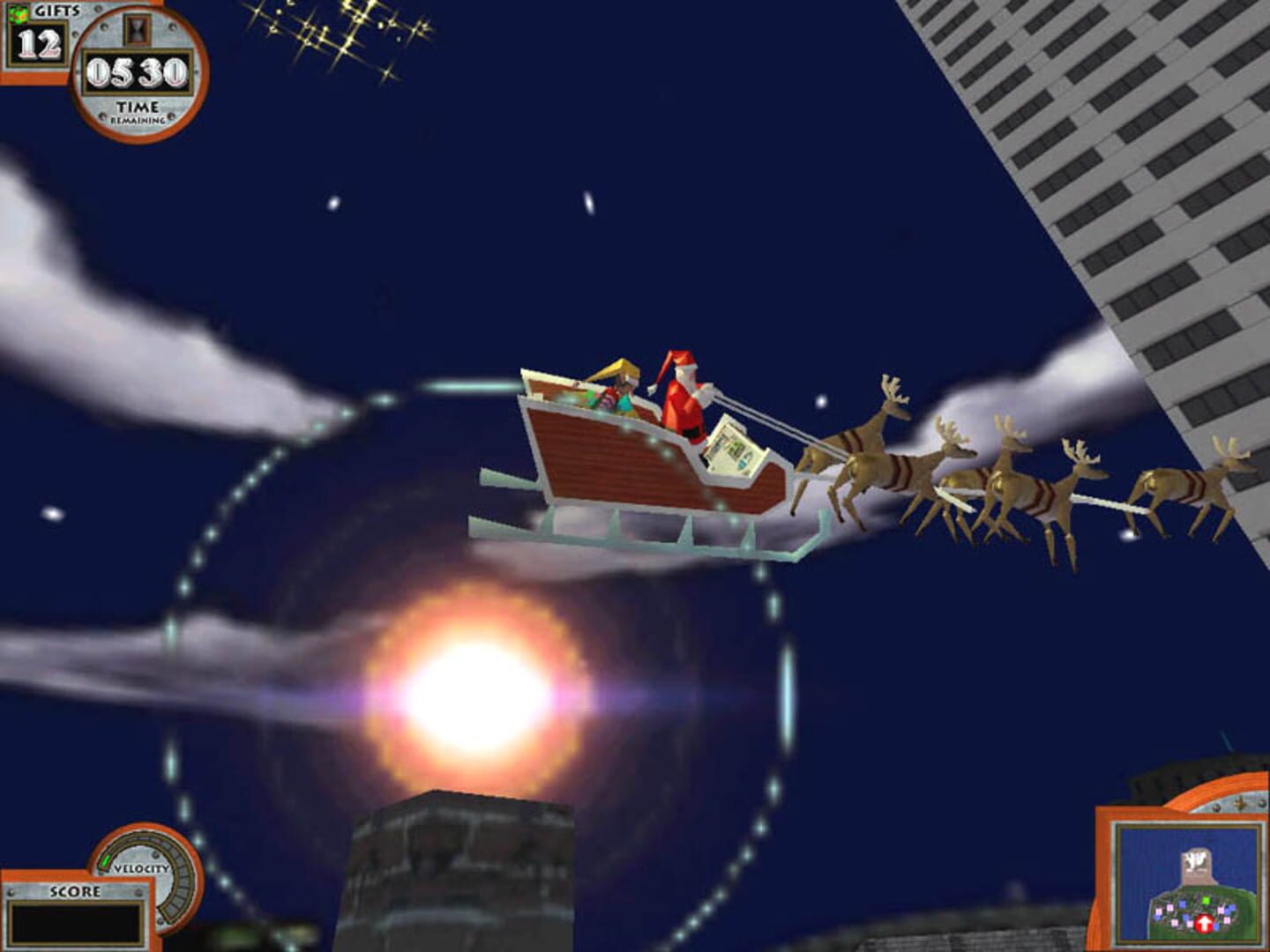The height and width of the screenshot is (952, 1270).
Task: Select the green square target on the minimap
Action: click(x=1206, y=901)
